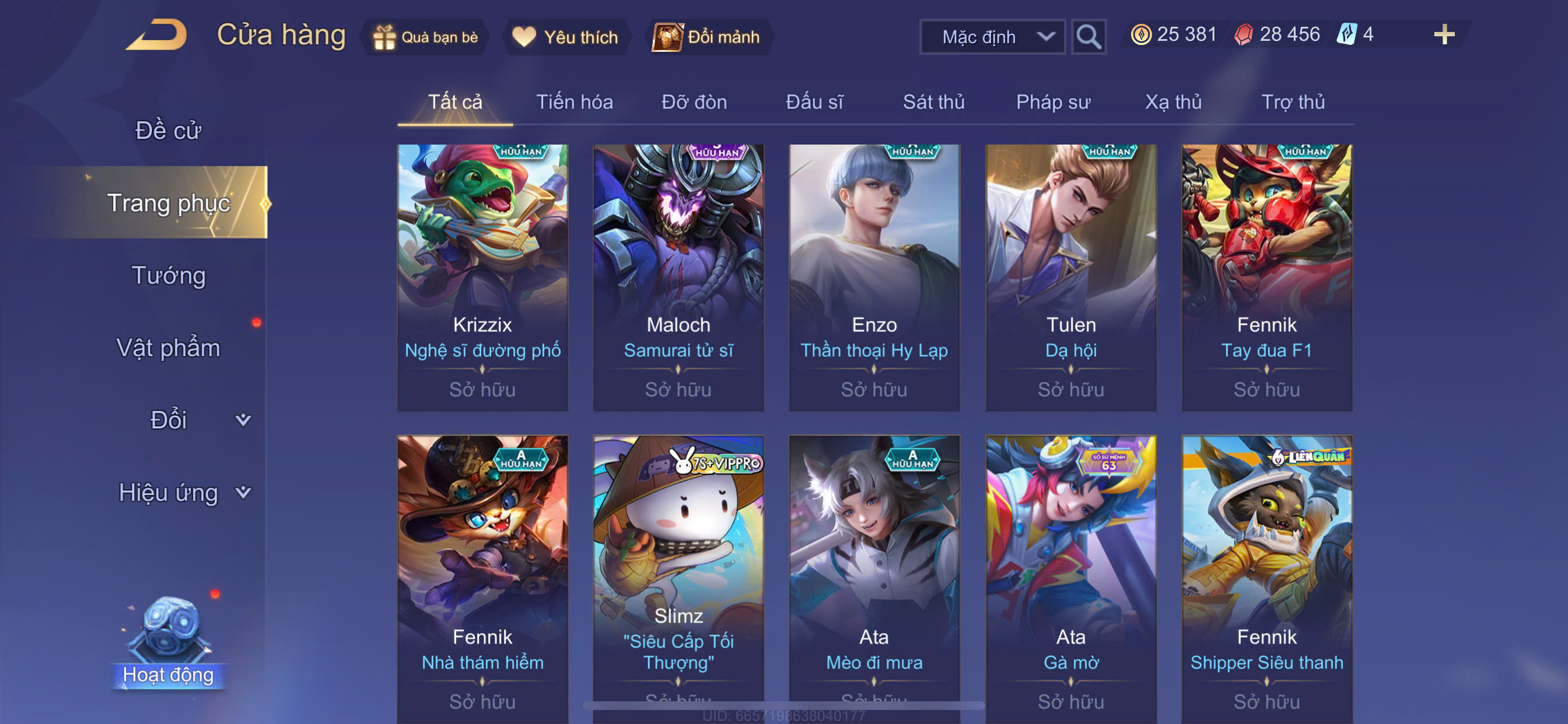Open the Yêu thích favorites list
Image resolution: width=1568 pixels, height=724 pixels.
[566, 37]
